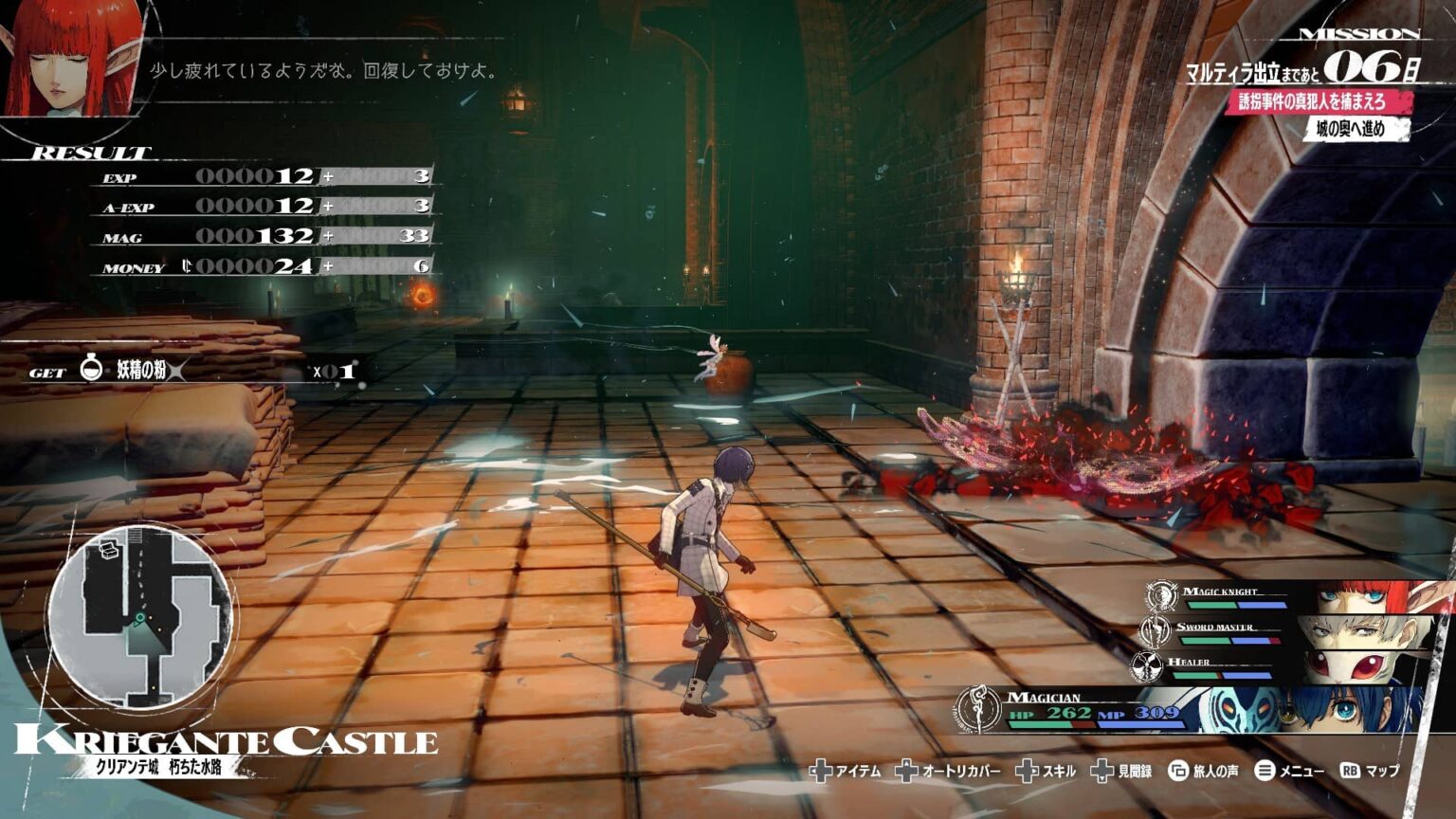Open the メニュー menu option
Image resolution: width=1456 pixels, height=819 pixels.
[x=1289, y=772]
